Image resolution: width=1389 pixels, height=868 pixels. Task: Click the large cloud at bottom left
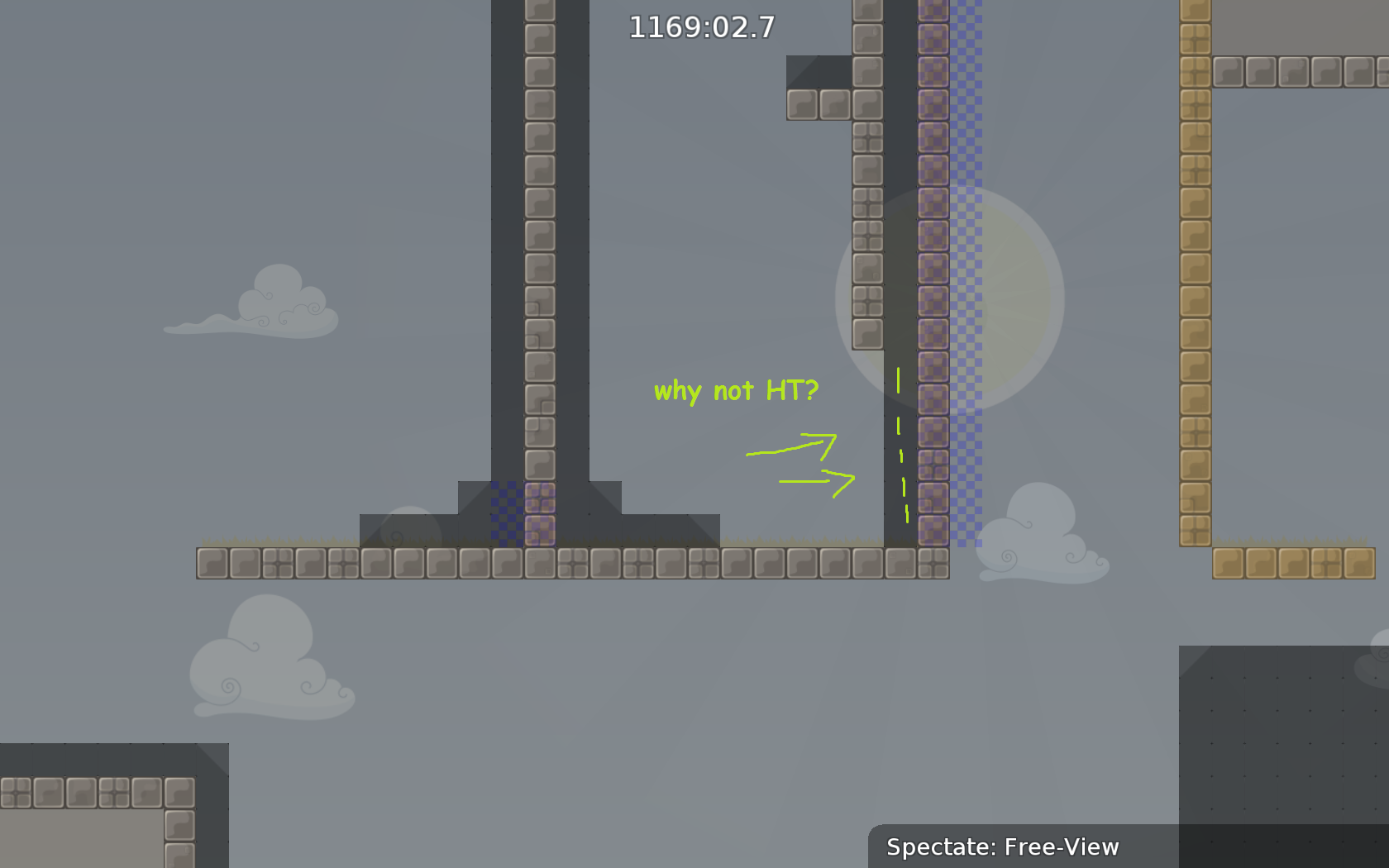[x=265, y=670]
